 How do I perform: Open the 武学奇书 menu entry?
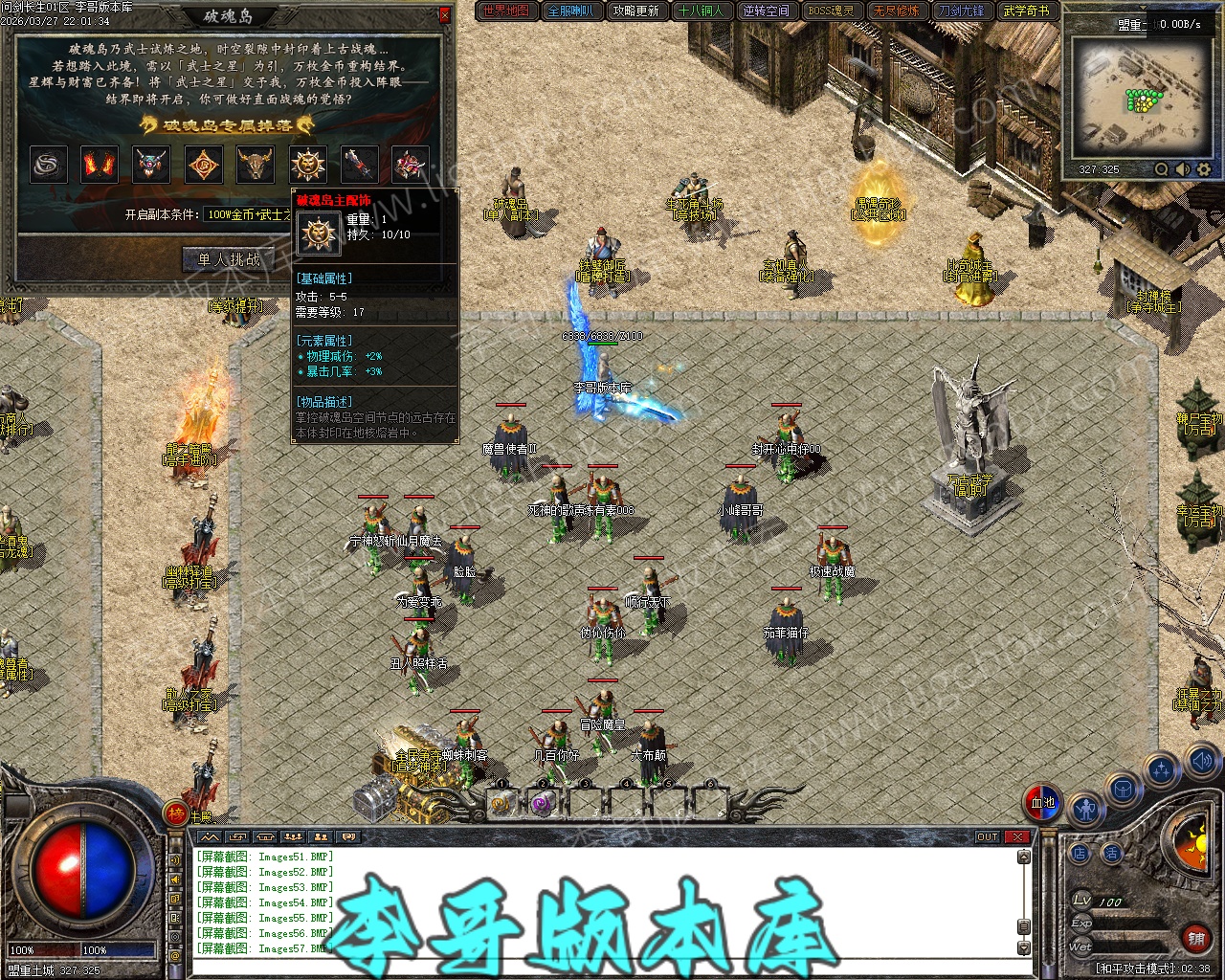tap(1027, 11)
